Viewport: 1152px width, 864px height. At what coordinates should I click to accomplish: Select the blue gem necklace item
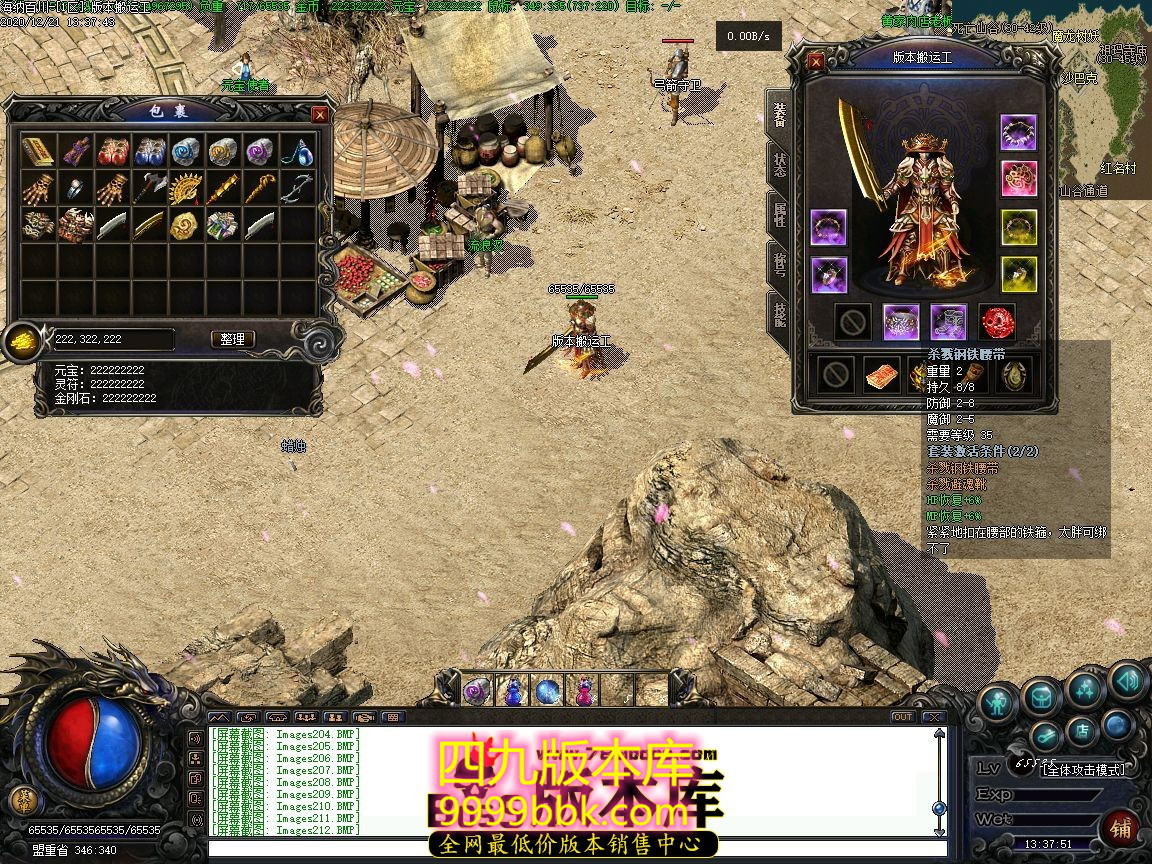tap(297, 152)
